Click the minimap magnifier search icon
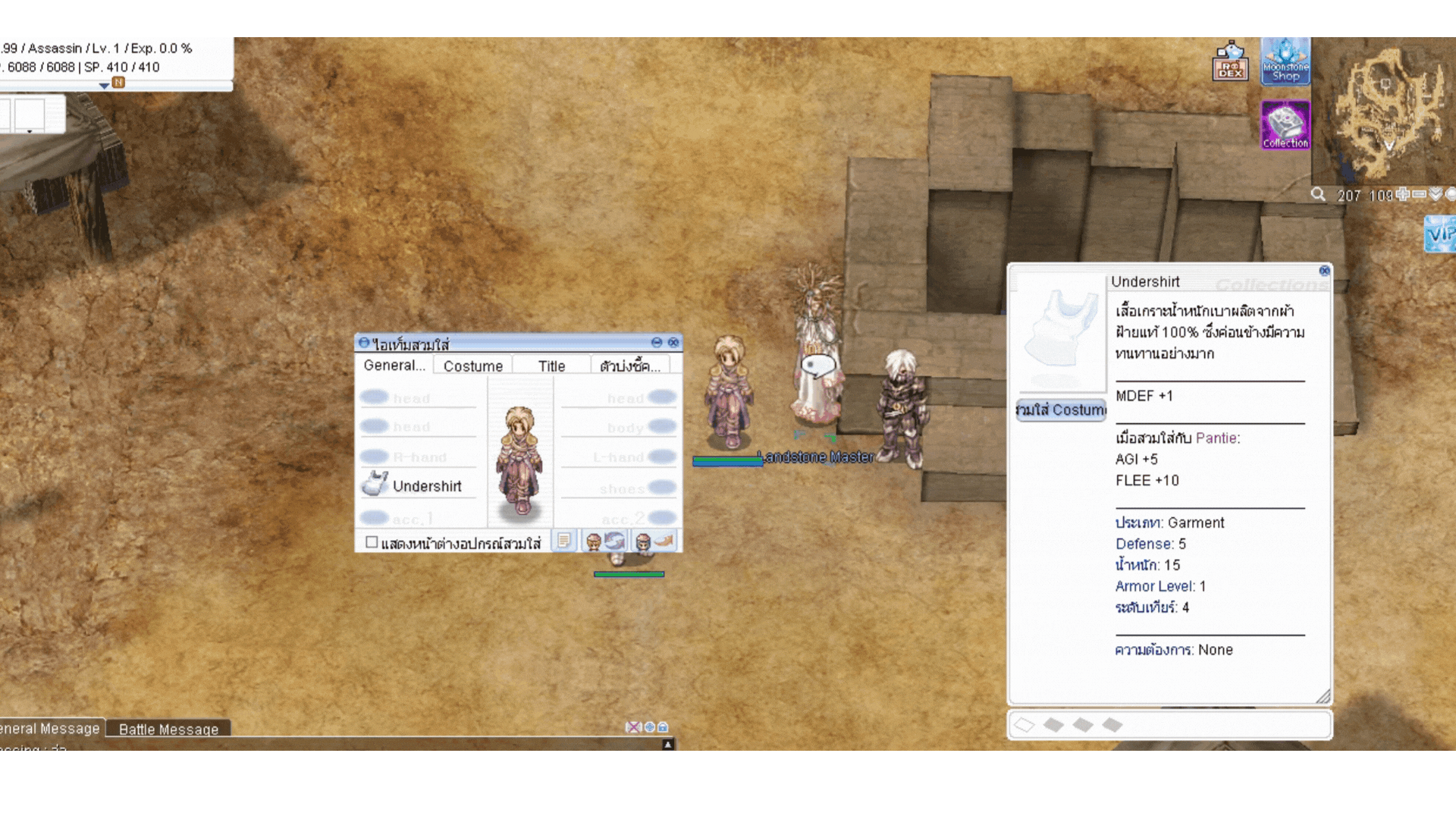The image size is (1456, 819). point(1319,195)
